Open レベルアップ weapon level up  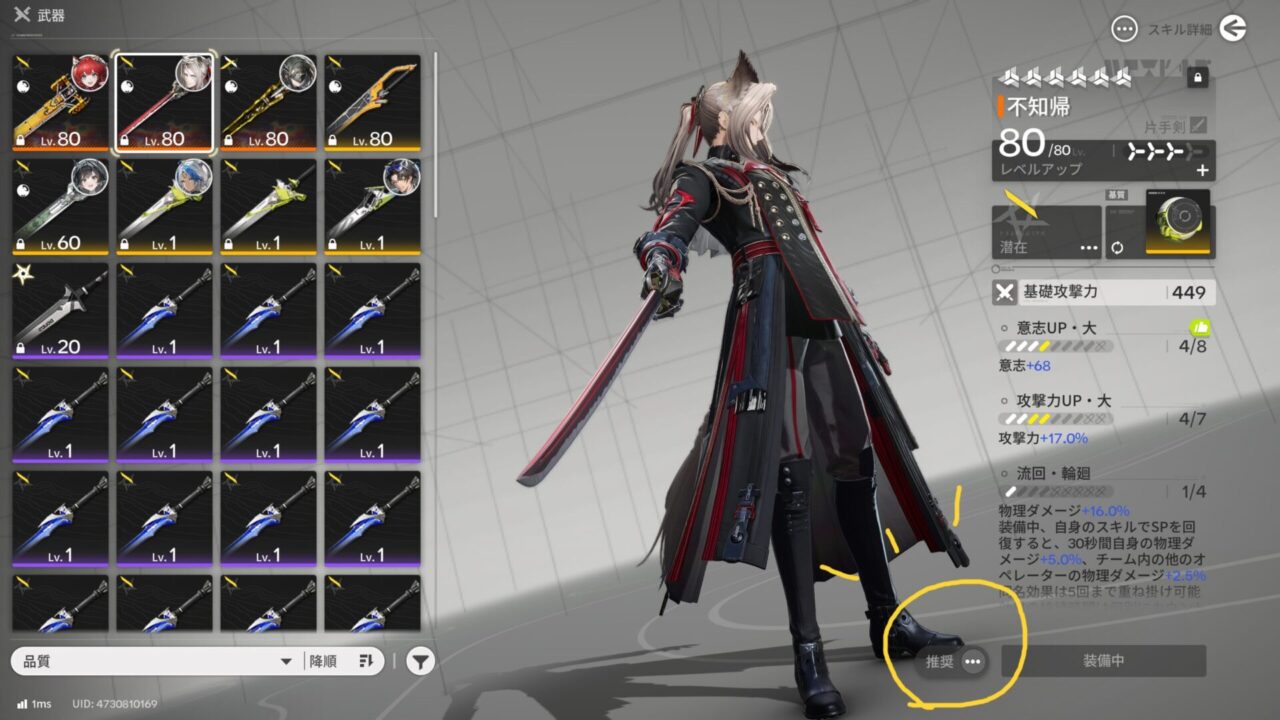(1100, 161)
